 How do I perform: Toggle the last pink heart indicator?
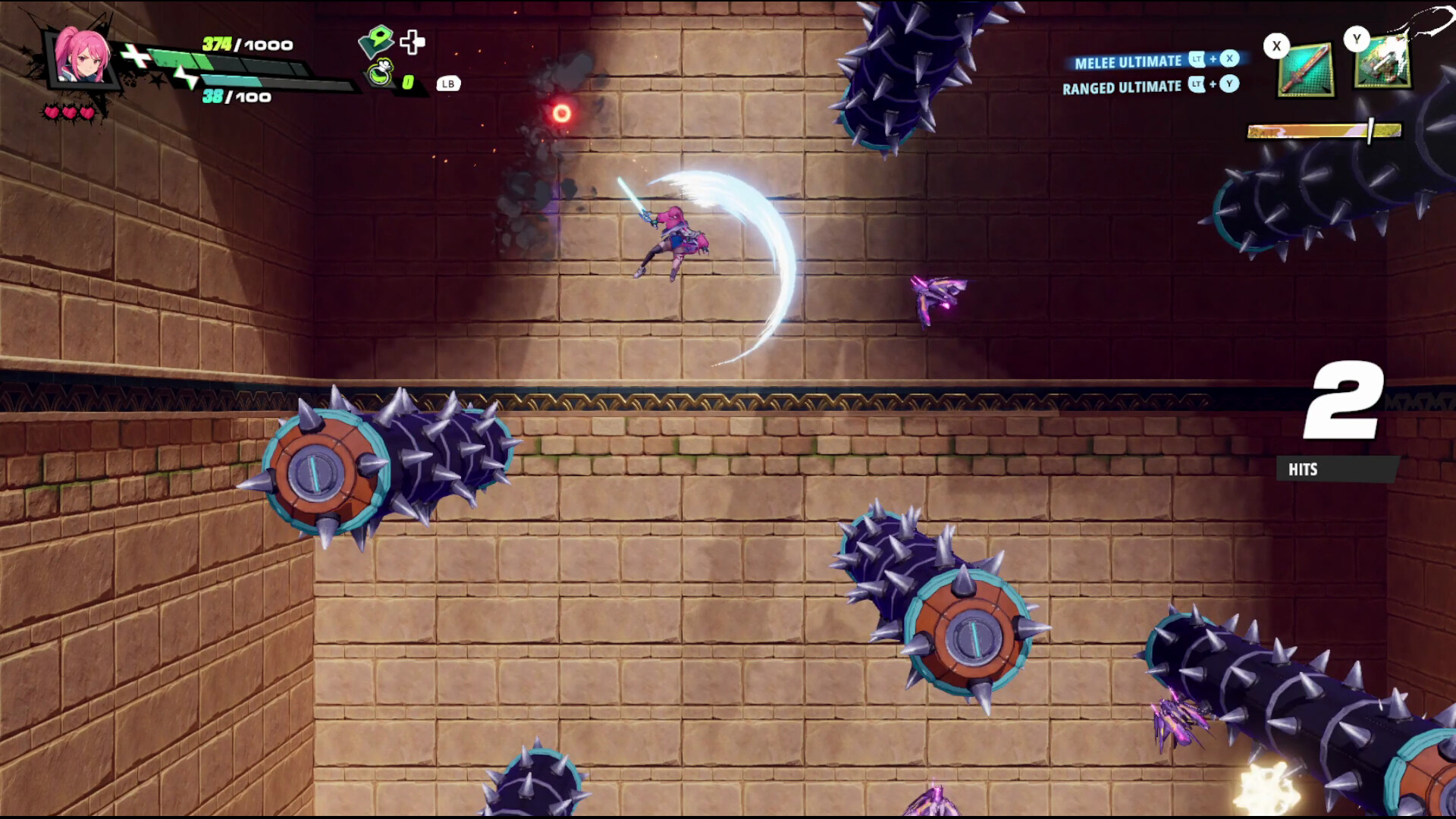[x=87, y=110]
